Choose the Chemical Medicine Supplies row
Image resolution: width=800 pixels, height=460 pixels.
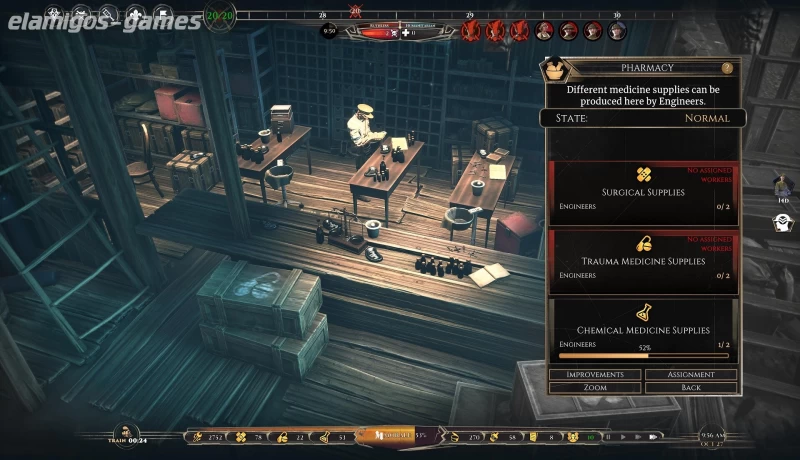(x=642, y=330)
